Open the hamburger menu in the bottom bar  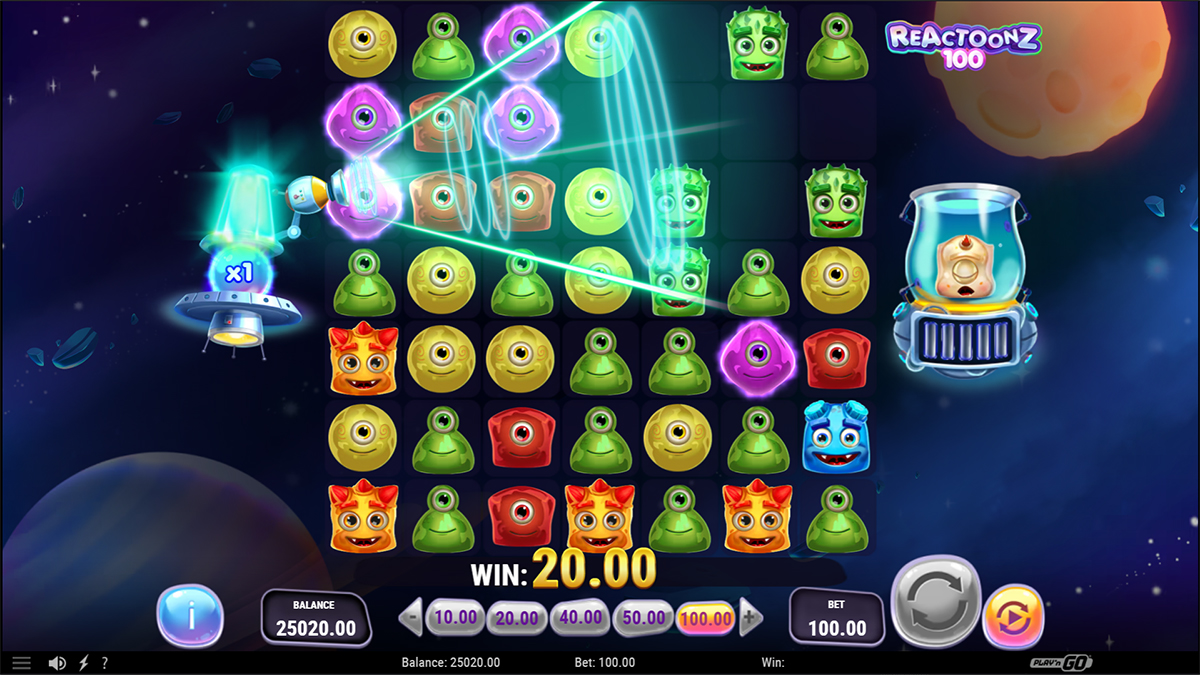point(22,663)
